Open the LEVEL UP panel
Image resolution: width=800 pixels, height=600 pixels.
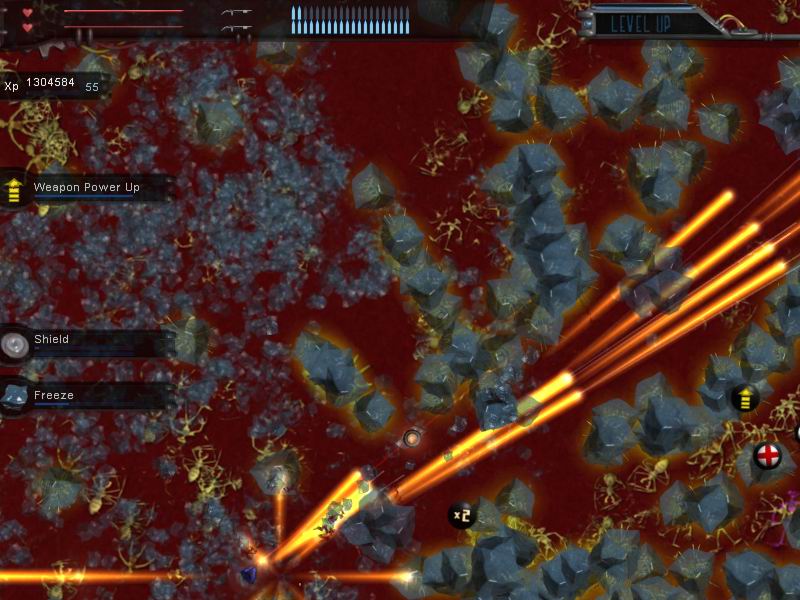pos(640,23)
